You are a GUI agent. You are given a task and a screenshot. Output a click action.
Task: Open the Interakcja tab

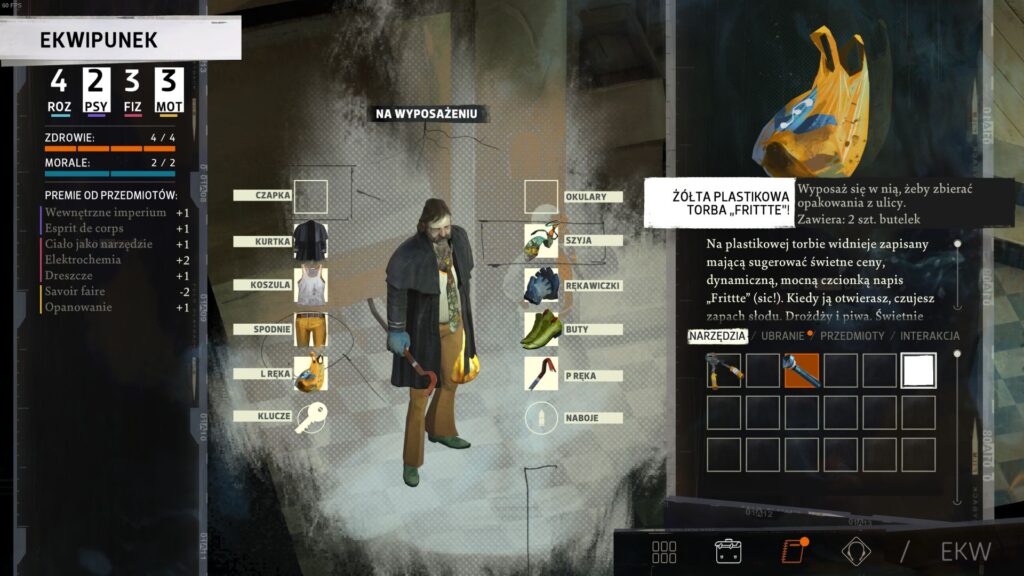pyautogui.click(x=928, y=336)
